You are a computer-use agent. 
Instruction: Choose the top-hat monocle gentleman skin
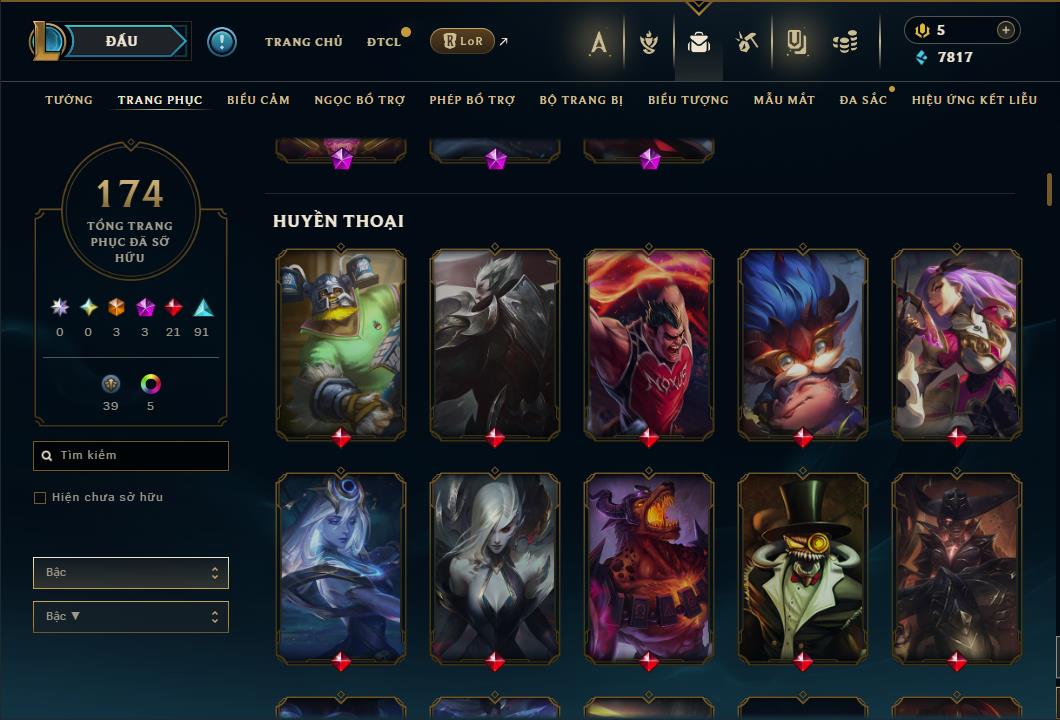pos(803,565)
